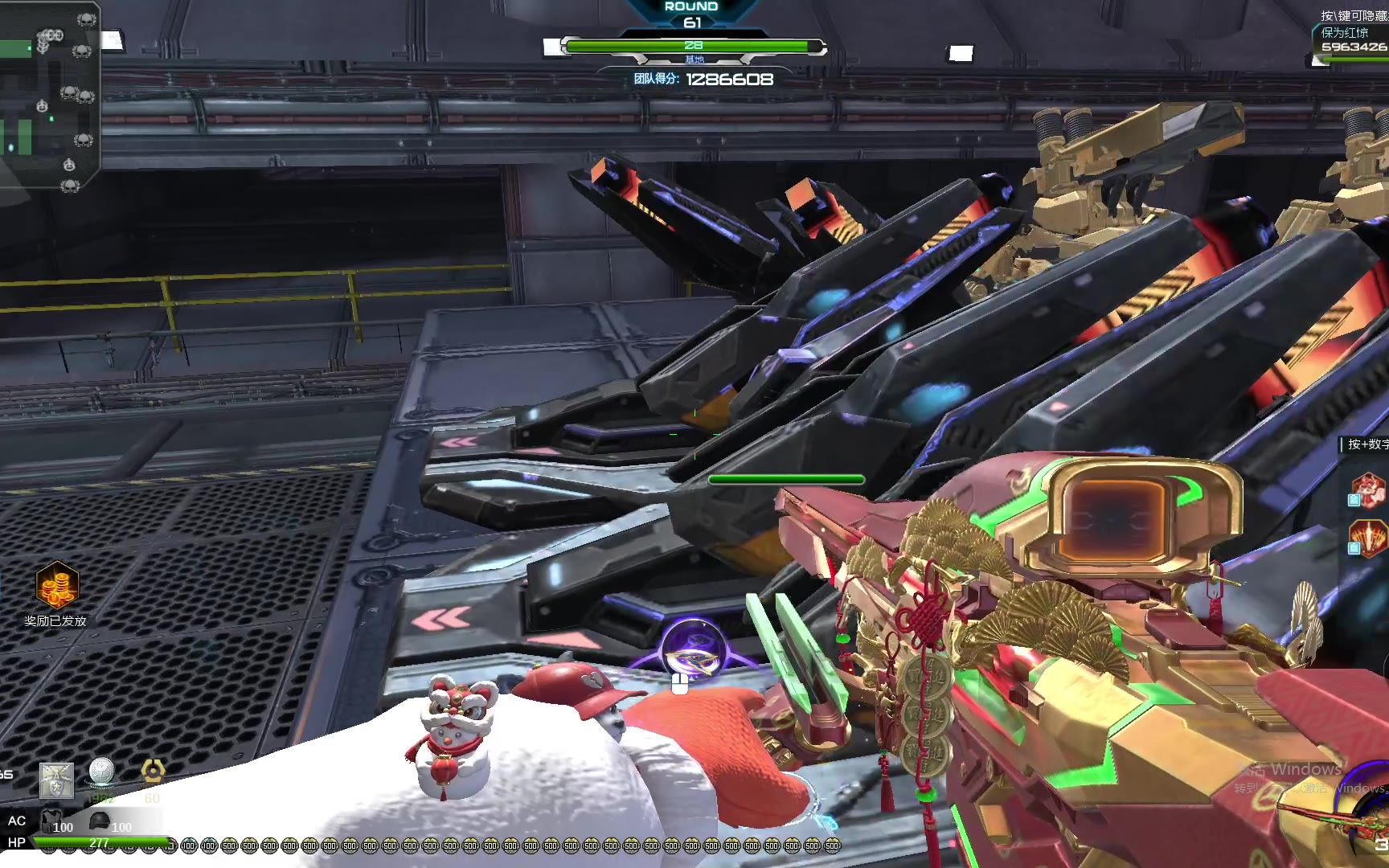The width and height of the screenshot is (1389, 868).
Task: Activate the fiery sword burst skill
Action: (x=1368, y=536)
